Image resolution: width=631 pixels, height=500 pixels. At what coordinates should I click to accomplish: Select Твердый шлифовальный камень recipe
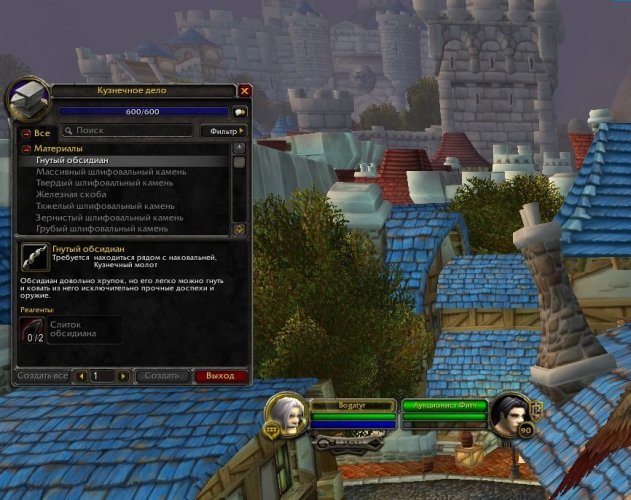pyautogui.click(x=105, y=183)
